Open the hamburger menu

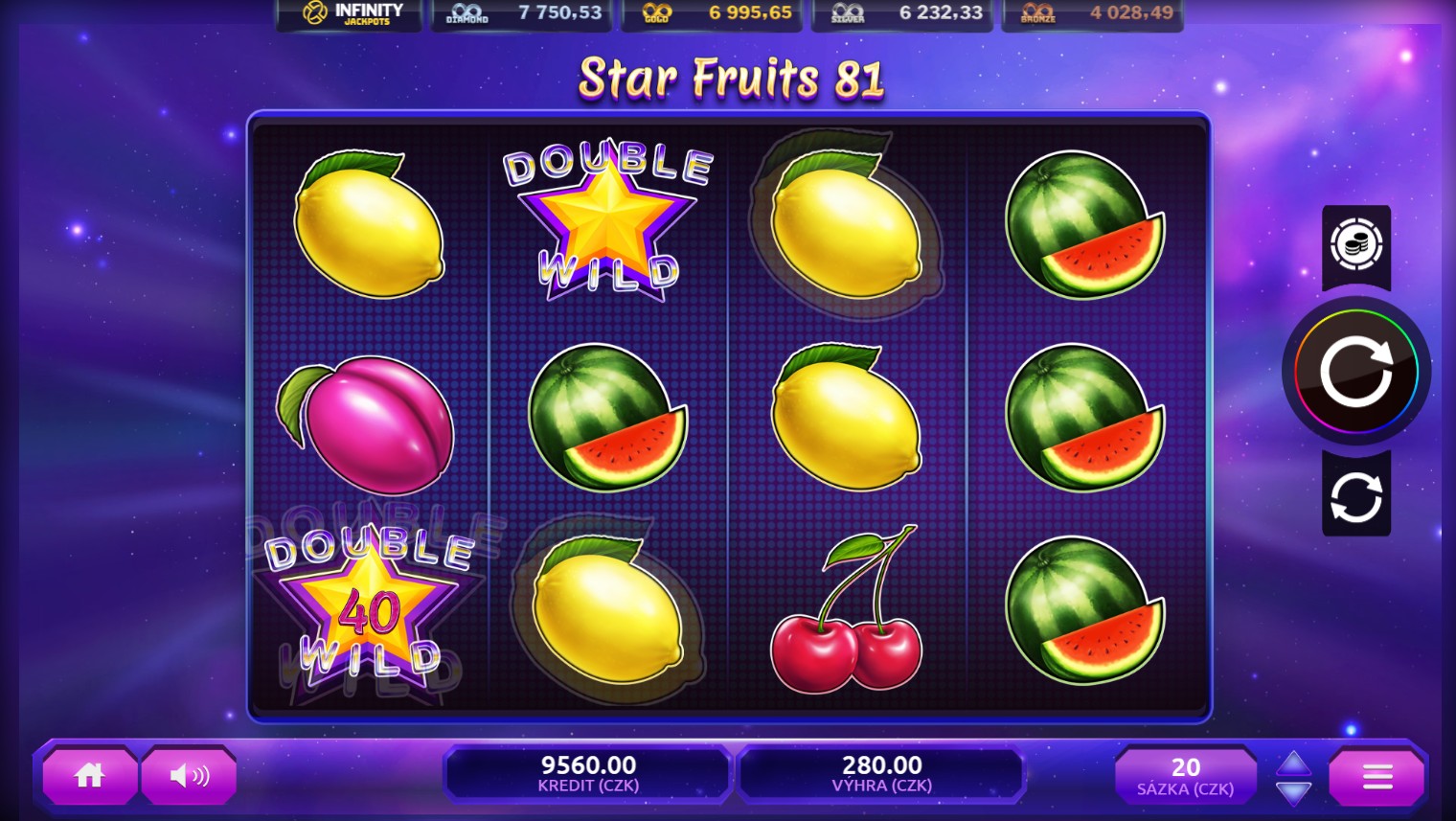click(1376, 776)
